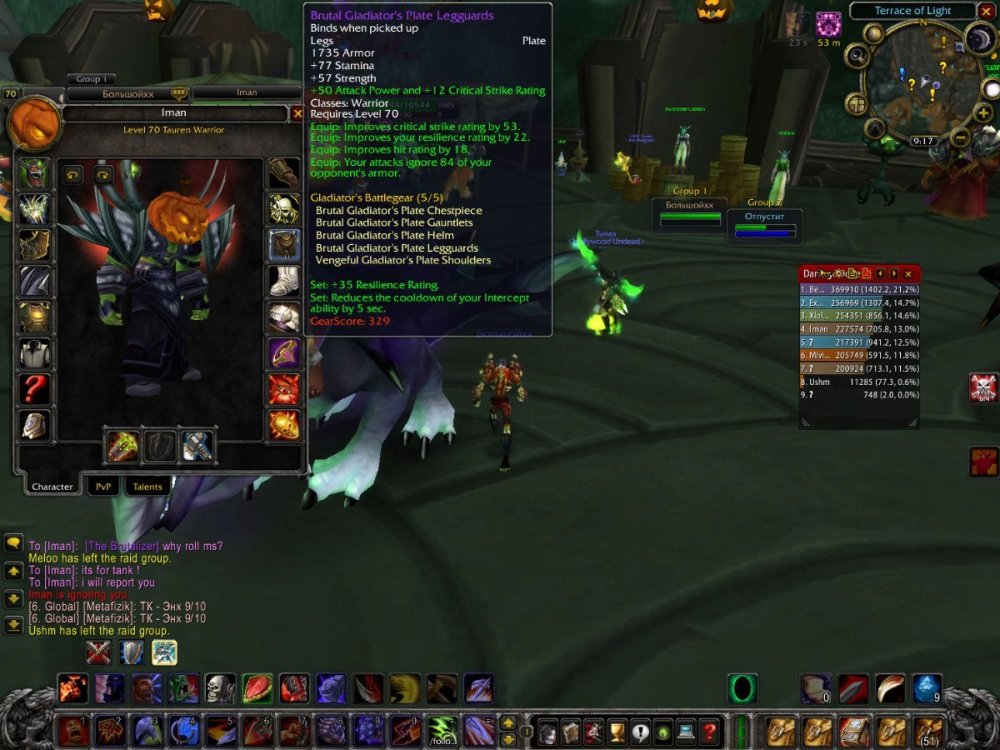Viewport: 1000px width, 750px height.
Task: Activate the skull ability on the upper bar
Action: coord(220,688)
